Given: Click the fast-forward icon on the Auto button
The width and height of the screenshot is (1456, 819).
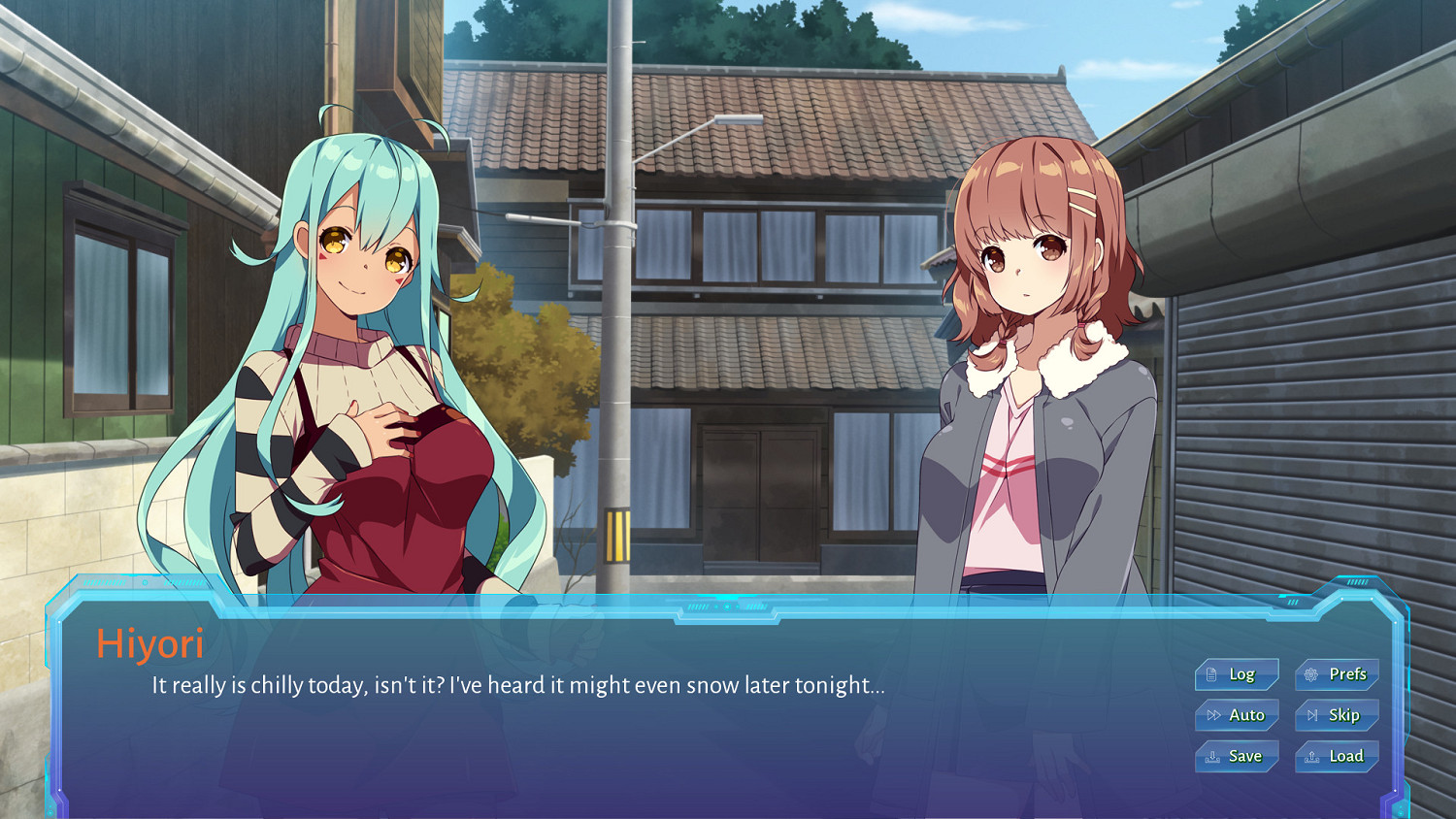Looking at the screenshot, I should [1213, 715].
